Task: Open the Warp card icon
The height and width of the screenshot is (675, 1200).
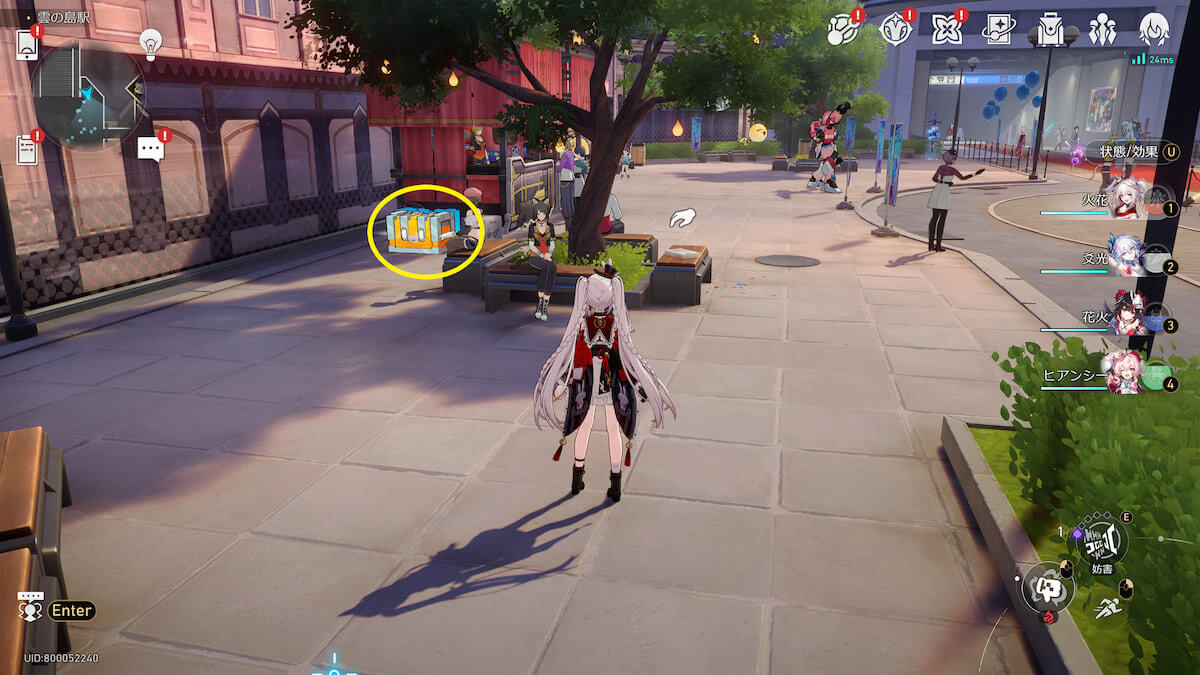Action: click(x=998, y=30)
